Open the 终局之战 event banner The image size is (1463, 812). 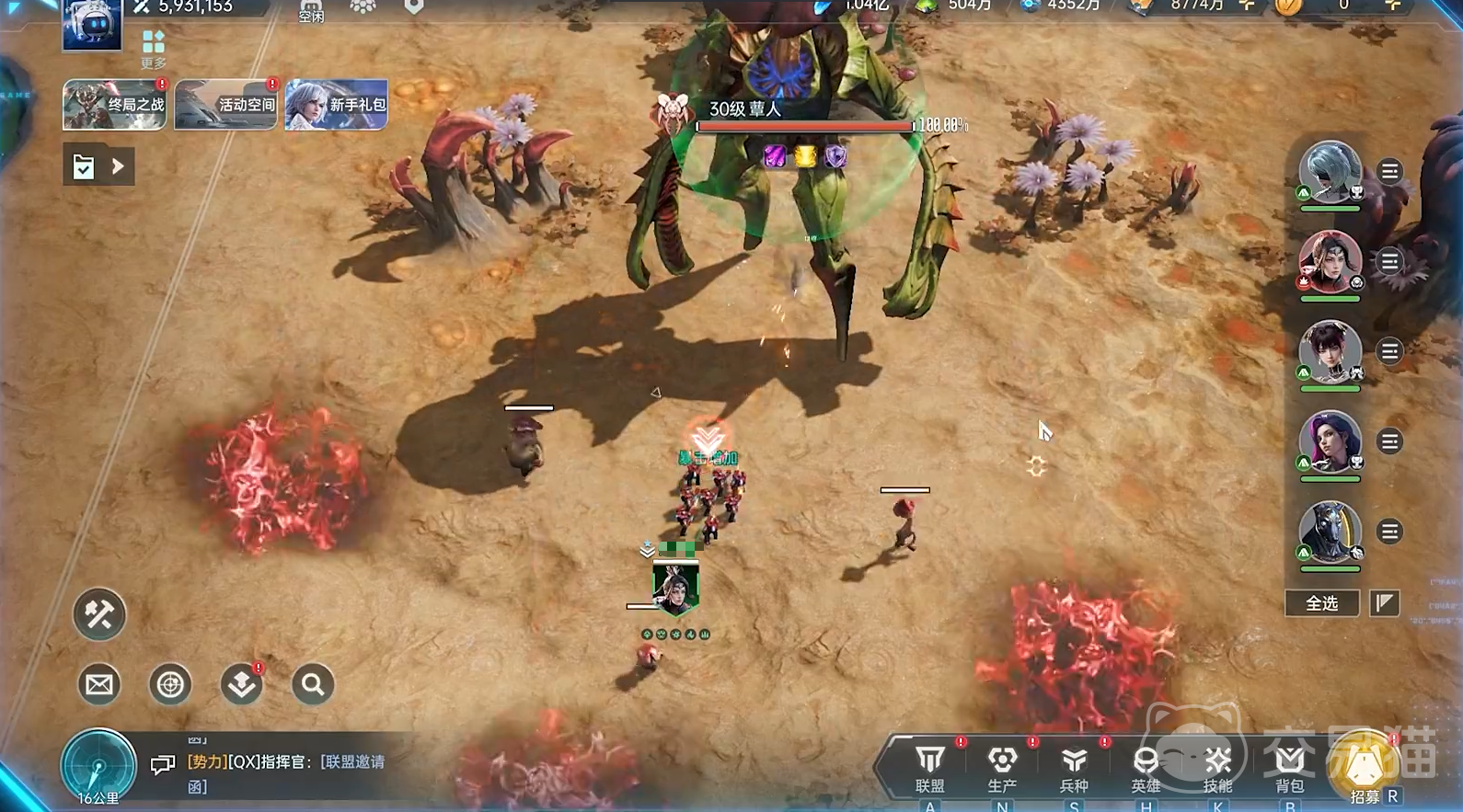tap(114, 105)
